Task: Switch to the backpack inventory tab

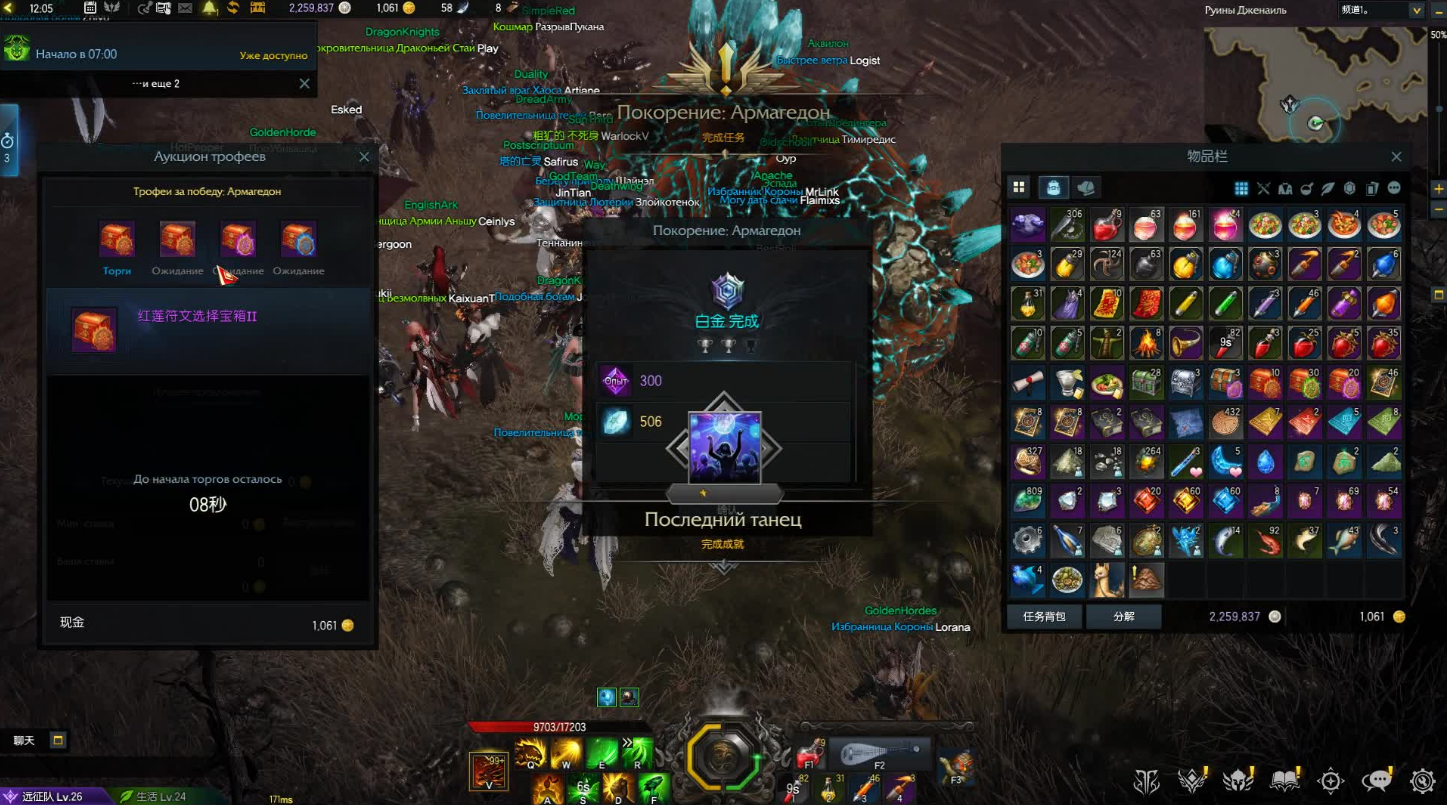Action: click(x=1053, y=187)
